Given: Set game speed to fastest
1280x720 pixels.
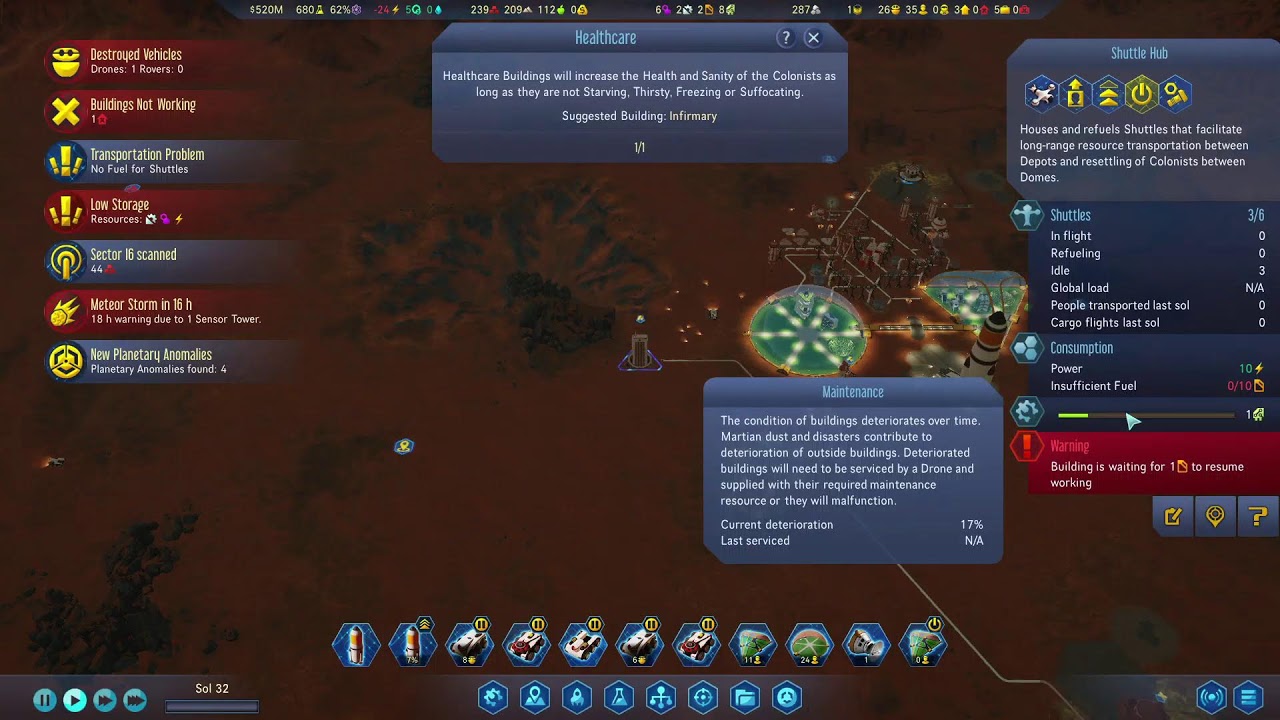Looking at the screenshot, I should pyautogui.click(x=135, y=700).
